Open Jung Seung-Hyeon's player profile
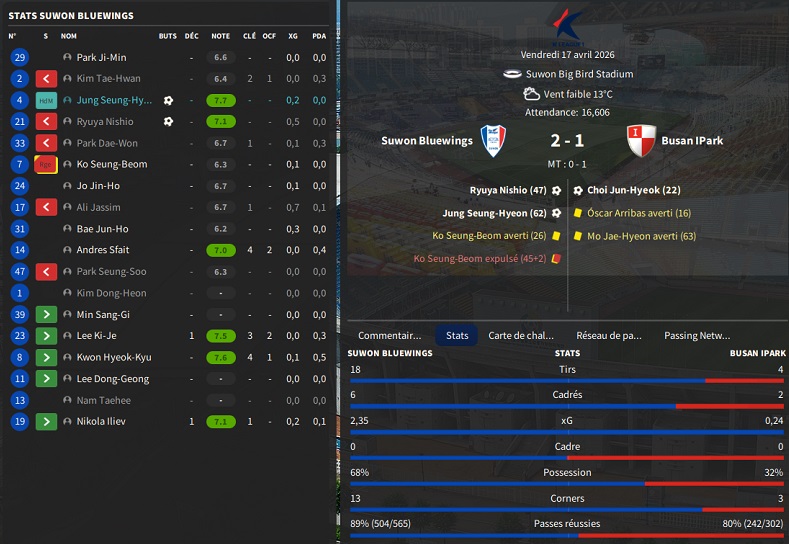The height and width of the screenshot is (544, 789). [114, 100]
